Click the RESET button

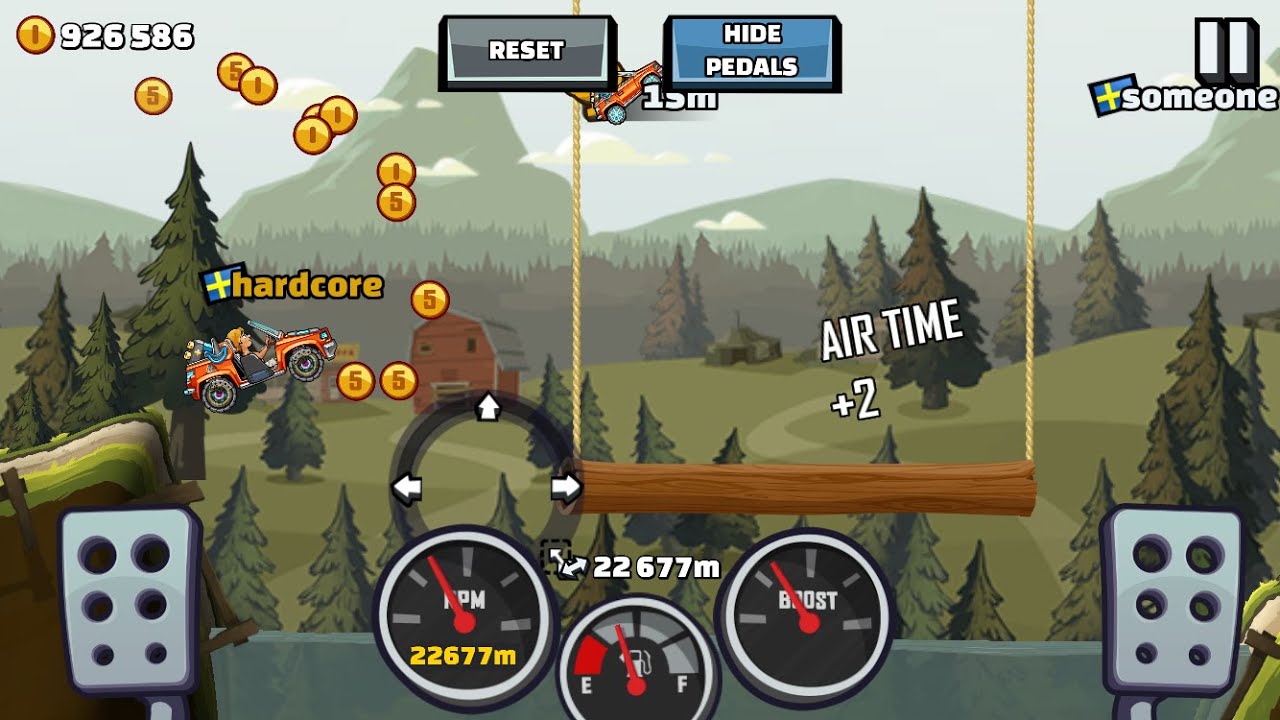pyautogui.click(x=526, y=50)
